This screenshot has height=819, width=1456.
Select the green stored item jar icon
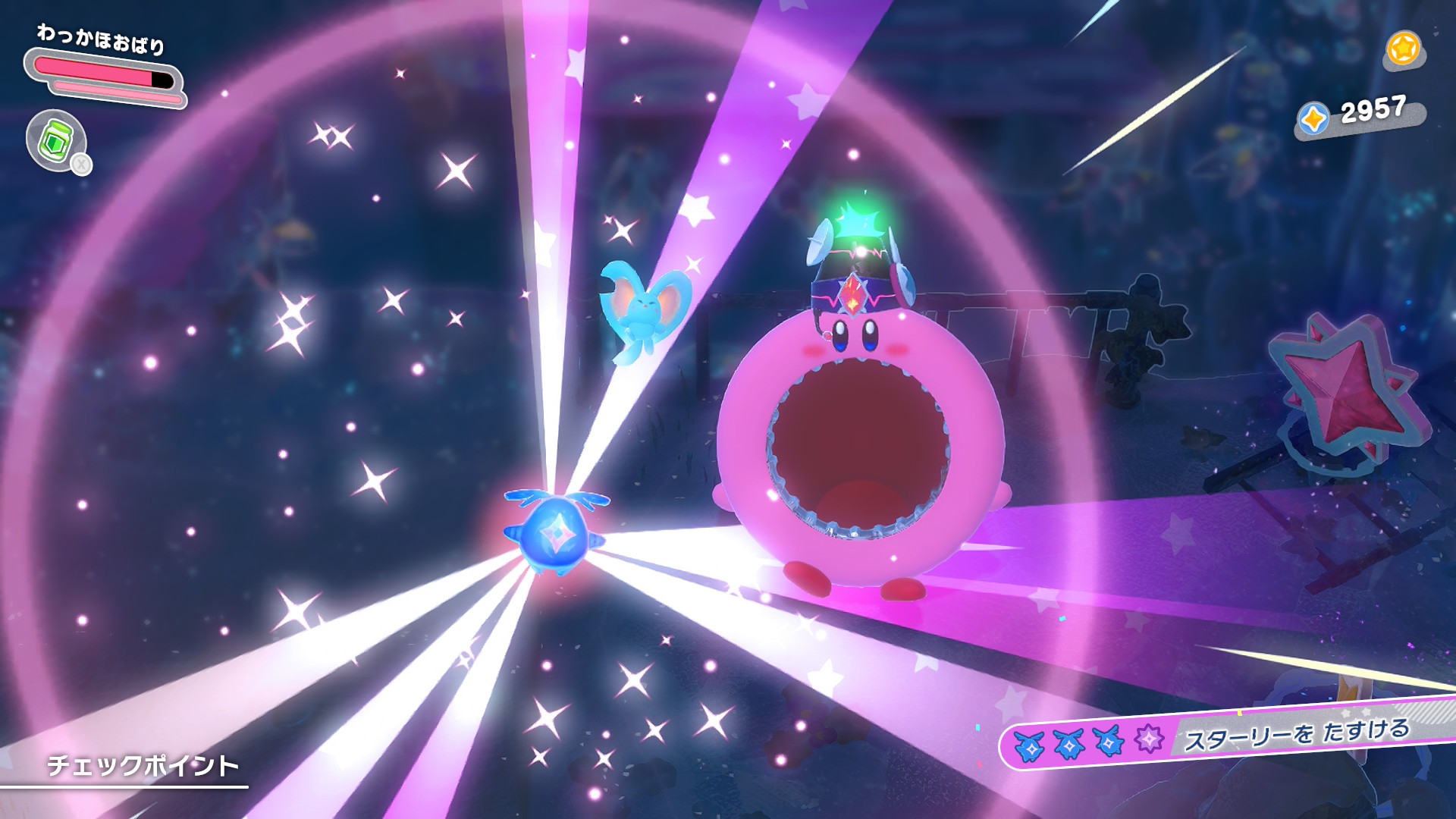(56, 140)
